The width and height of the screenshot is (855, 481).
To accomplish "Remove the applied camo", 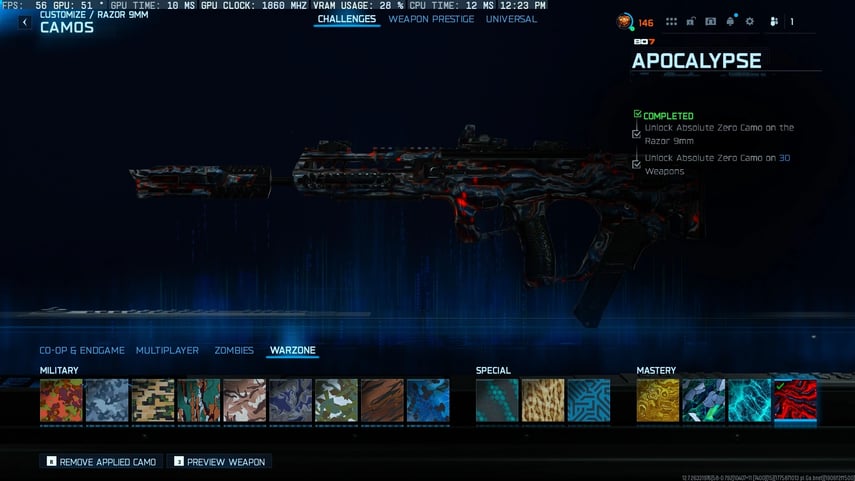I will [101, 462].
